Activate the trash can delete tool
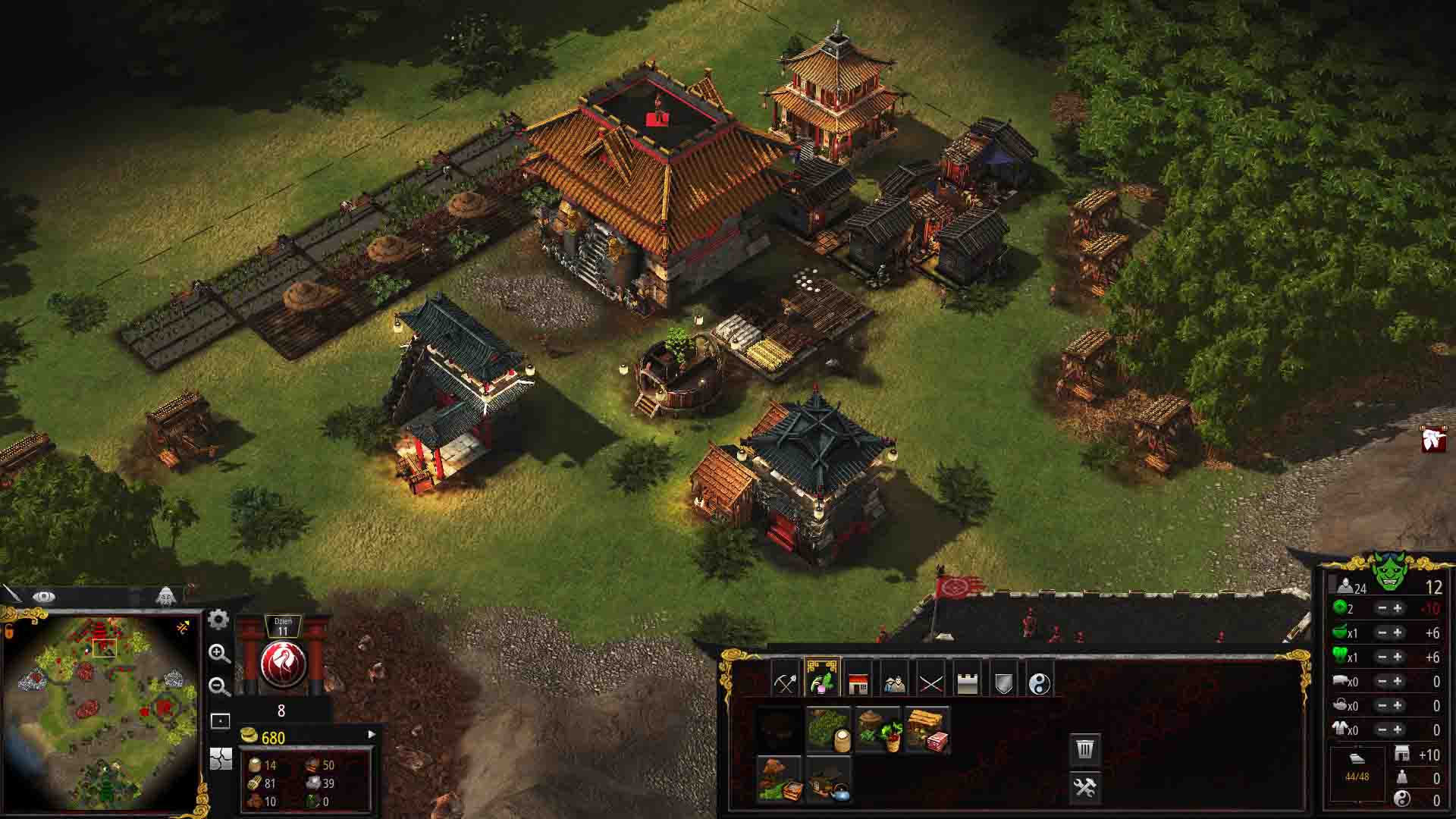The width and height of the screenshot is (1456, 819). (x=1084, y=749)
